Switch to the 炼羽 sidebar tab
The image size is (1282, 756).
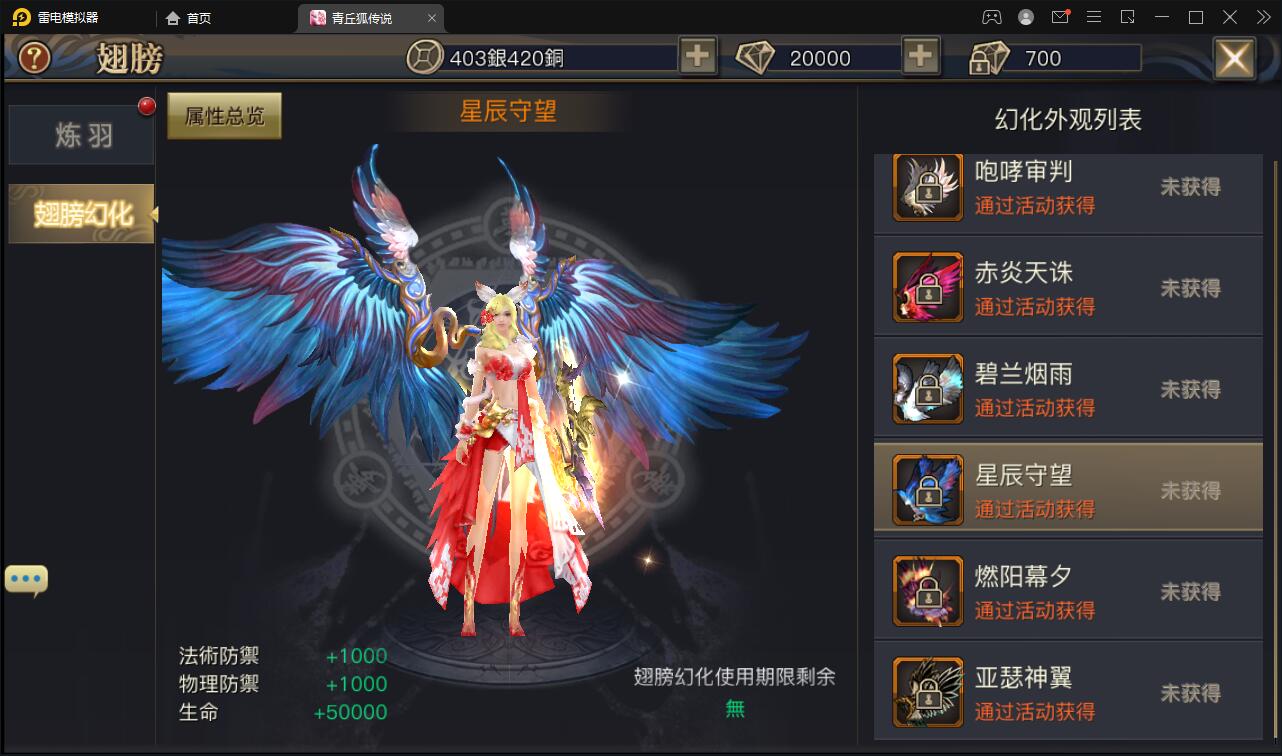point(79,134)
